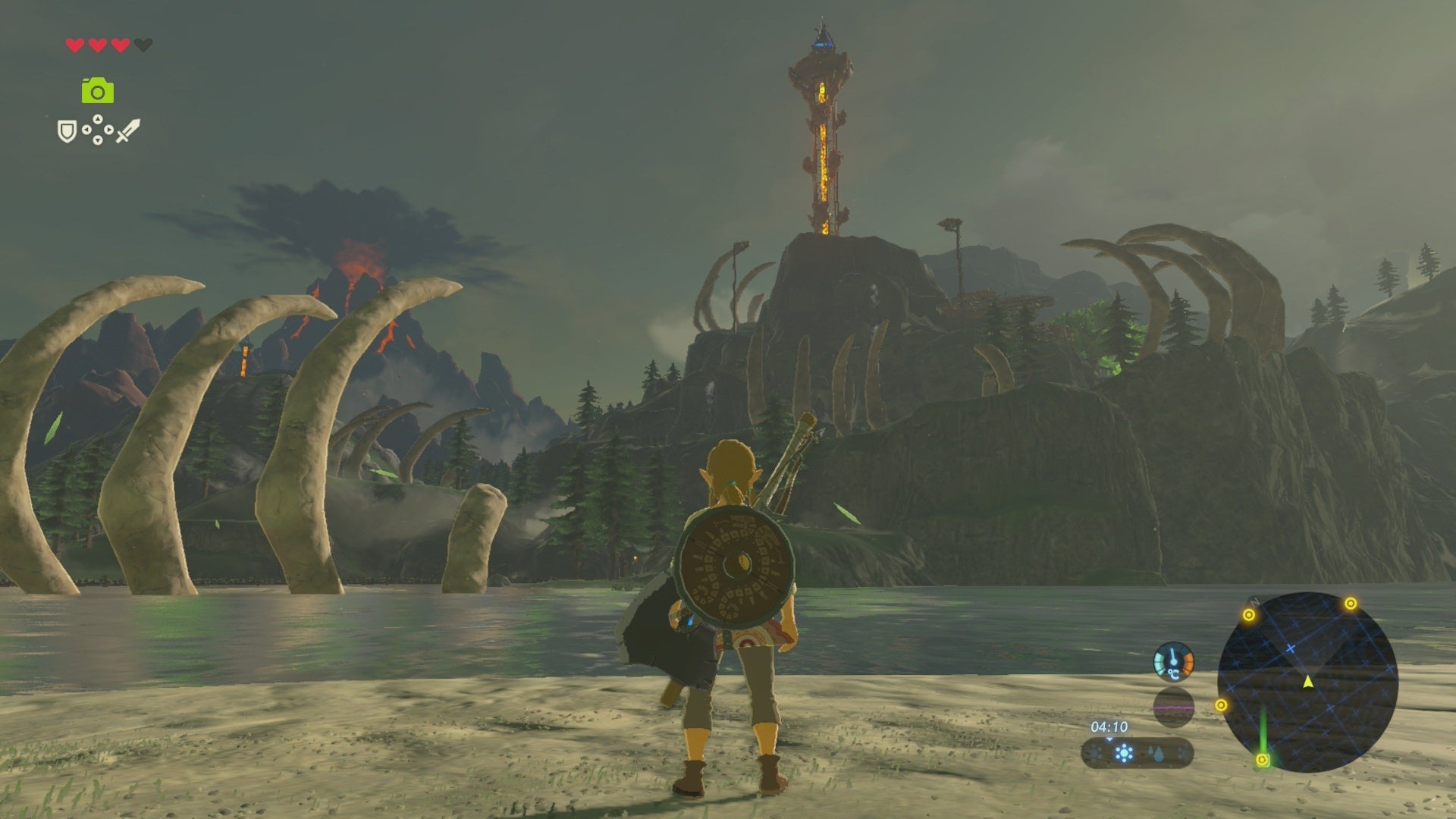The width and height of the screenshot is (1456, 819).
Task: Select the up arrow on the D-pad icon
Action: point(98,118)
